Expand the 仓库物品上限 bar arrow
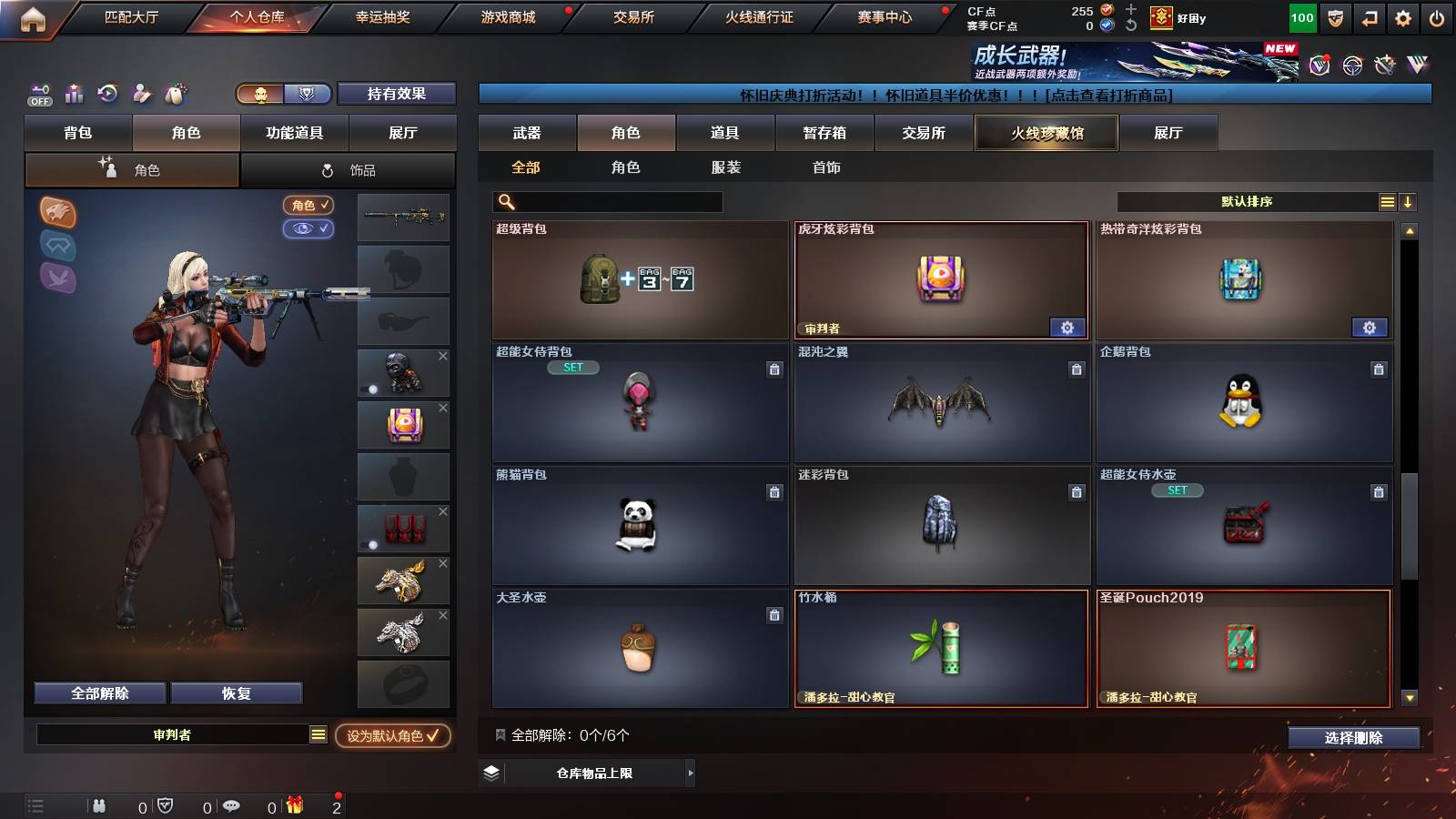This screenshot has width=1456, height=819. click(x=691, y=773)
